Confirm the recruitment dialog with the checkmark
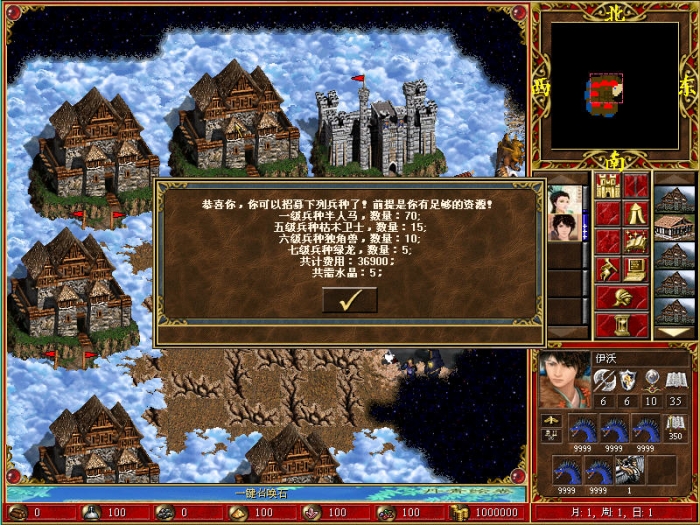This screenshot has height=525, width=700. click(349, 299)
